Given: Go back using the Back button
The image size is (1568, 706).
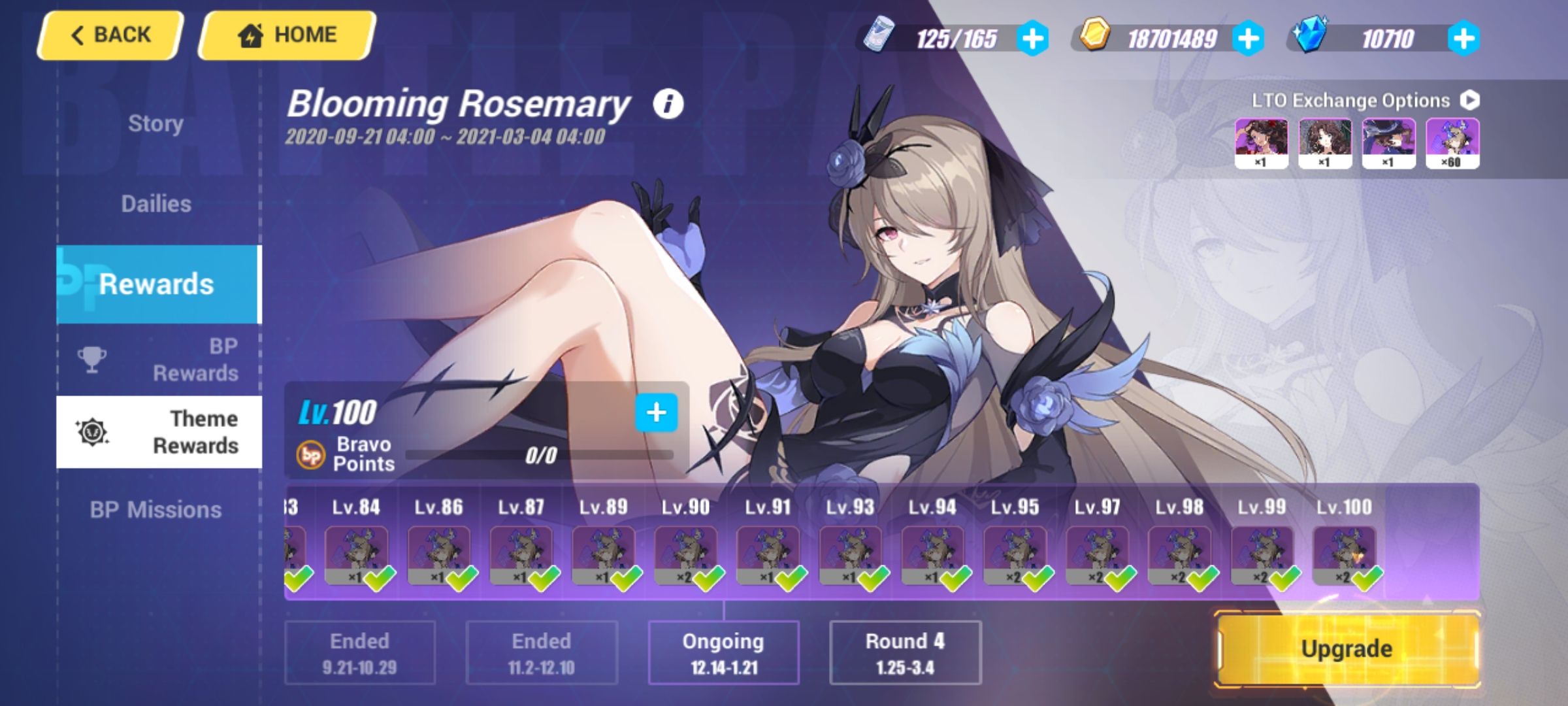Looking at the screenshot, I should pos(110,34).
